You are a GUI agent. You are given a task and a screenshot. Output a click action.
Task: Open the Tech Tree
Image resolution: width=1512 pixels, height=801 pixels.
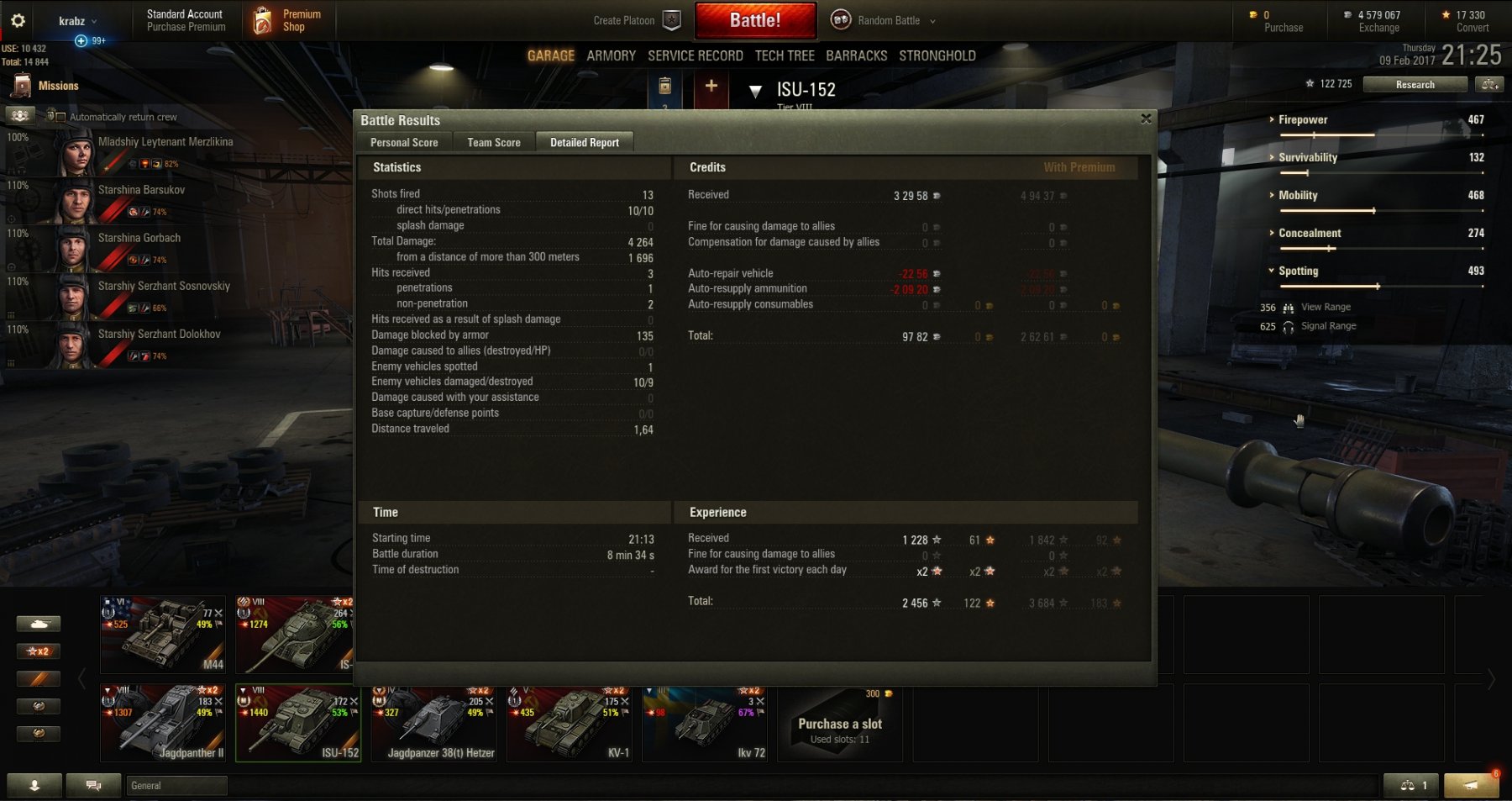(x=785, y=56)
